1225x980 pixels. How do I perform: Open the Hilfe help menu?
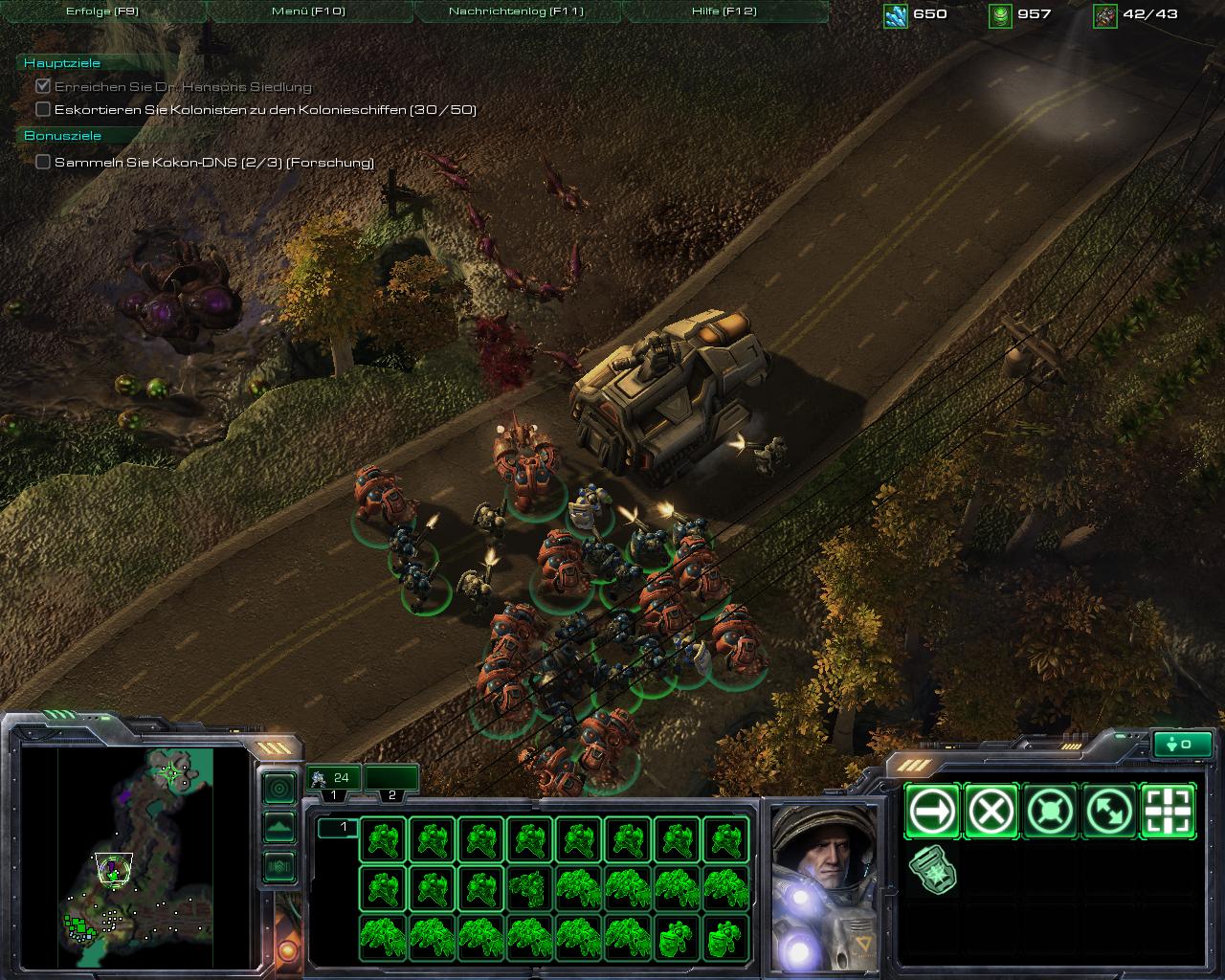[x=724, y=11]
